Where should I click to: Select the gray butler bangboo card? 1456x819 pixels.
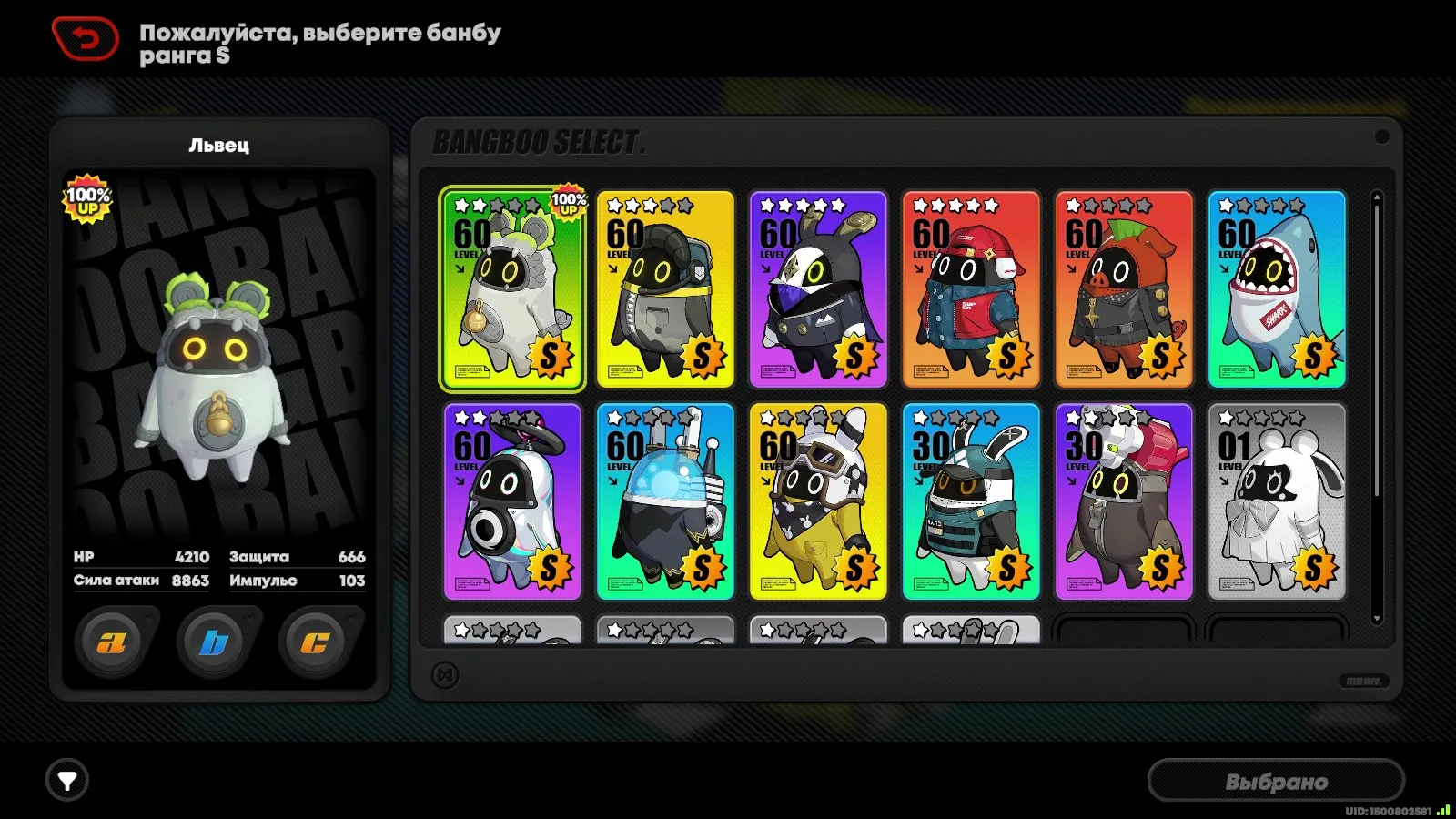tap(1124, 500)
